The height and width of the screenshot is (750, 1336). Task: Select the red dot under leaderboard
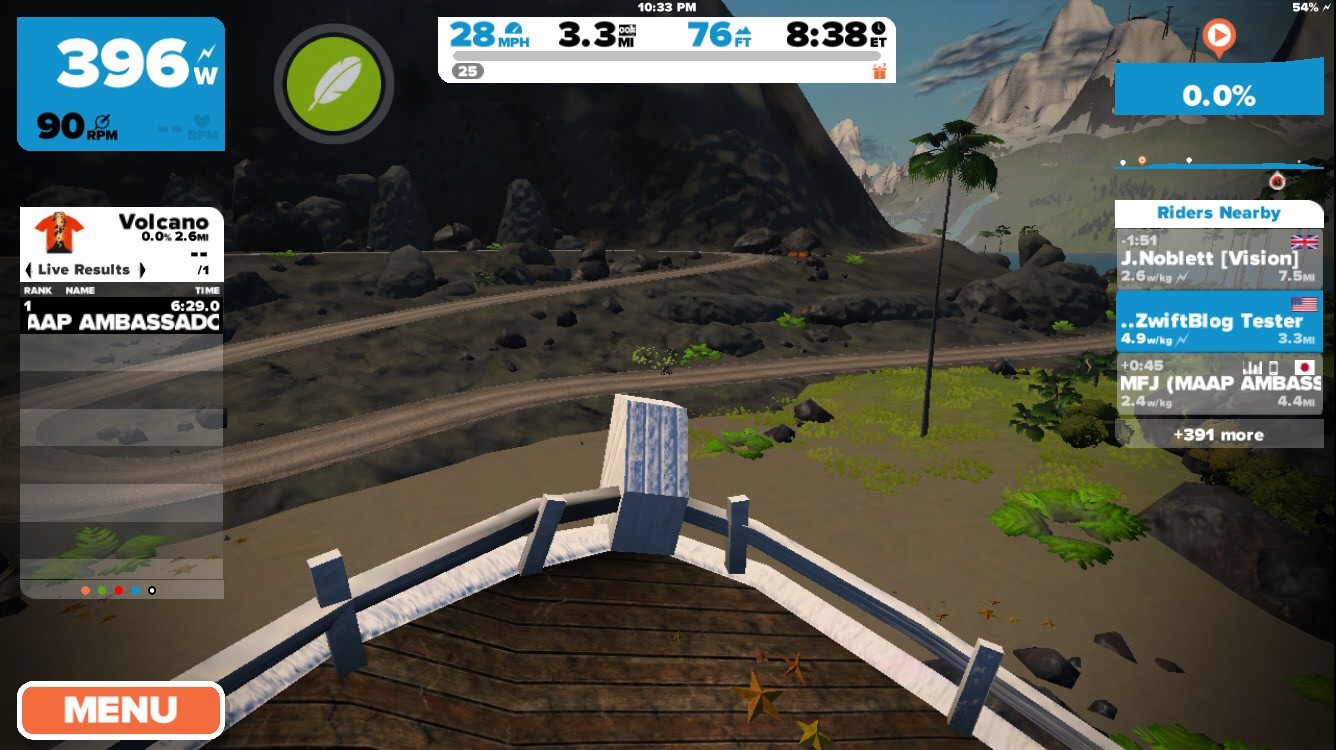(119, 591)
